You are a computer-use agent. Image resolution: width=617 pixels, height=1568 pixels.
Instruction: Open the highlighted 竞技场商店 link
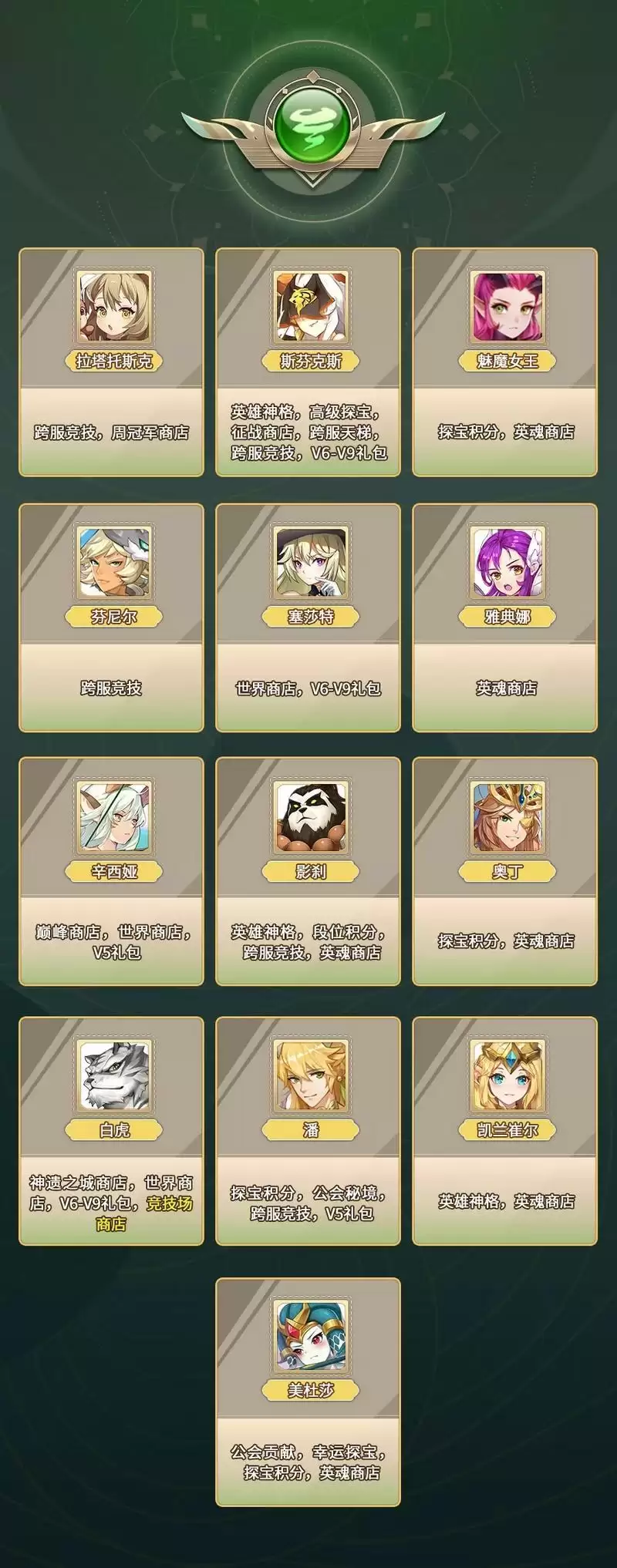click(x=169, y=1203)
